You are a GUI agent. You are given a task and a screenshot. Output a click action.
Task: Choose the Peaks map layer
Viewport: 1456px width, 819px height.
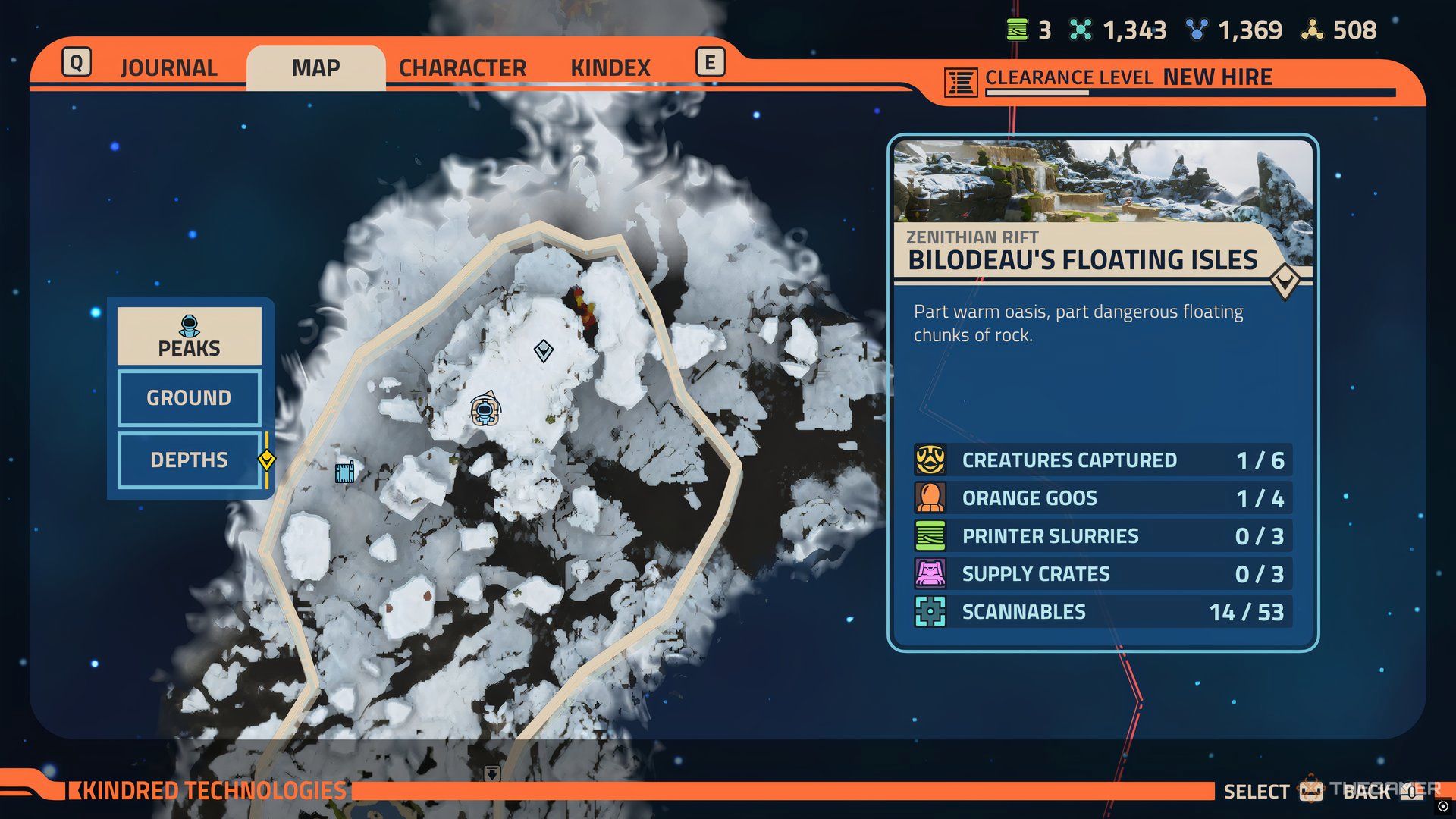189,336
